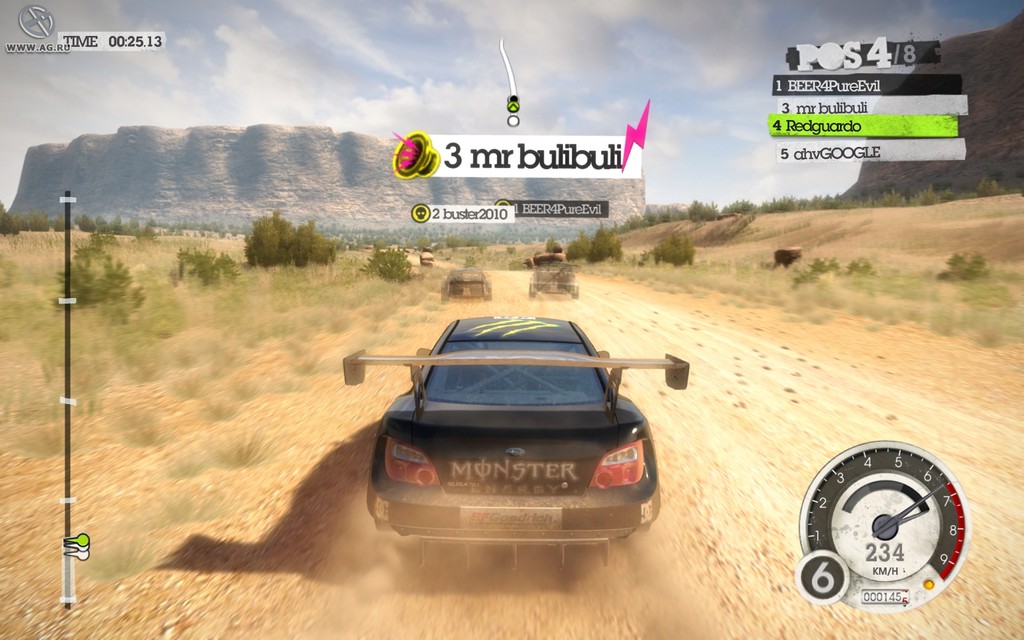Choose mr bulibuli in the standings list
The image size is (1024, 640).
pos(868,106)
